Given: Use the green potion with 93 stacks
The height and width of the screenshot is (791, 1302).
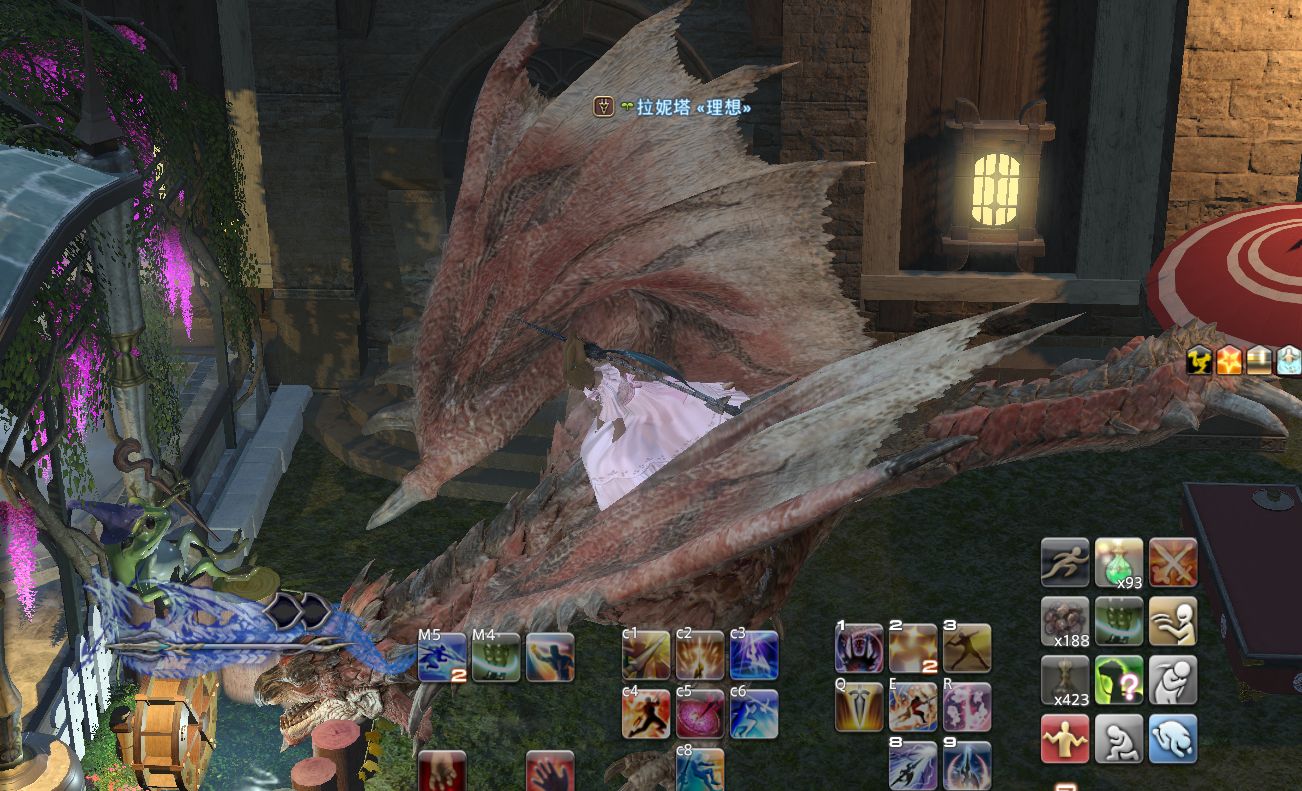Looking at the screenshot, I should (1119, 562).
